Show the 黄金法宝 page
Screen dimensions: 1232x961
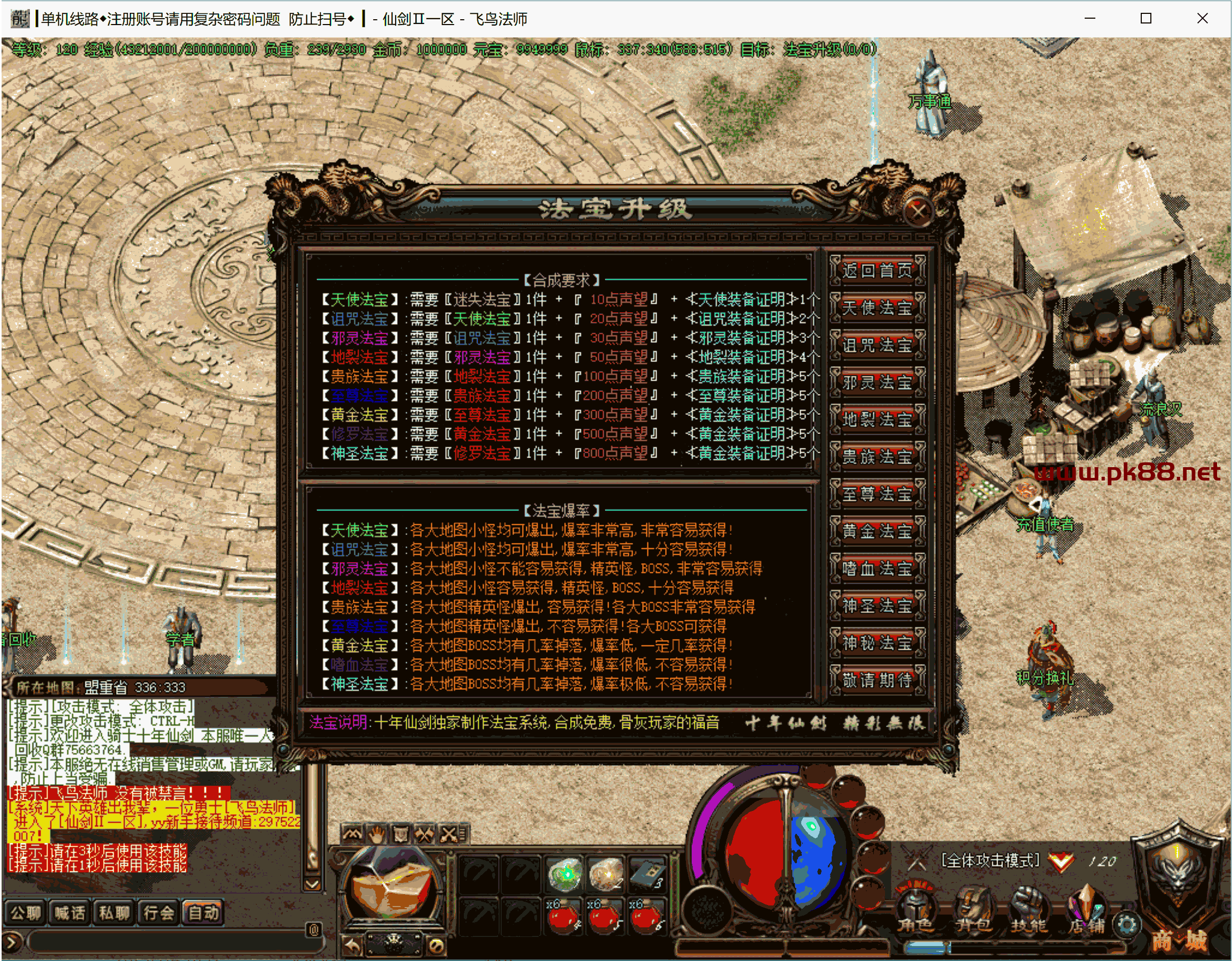click(876, 532)
